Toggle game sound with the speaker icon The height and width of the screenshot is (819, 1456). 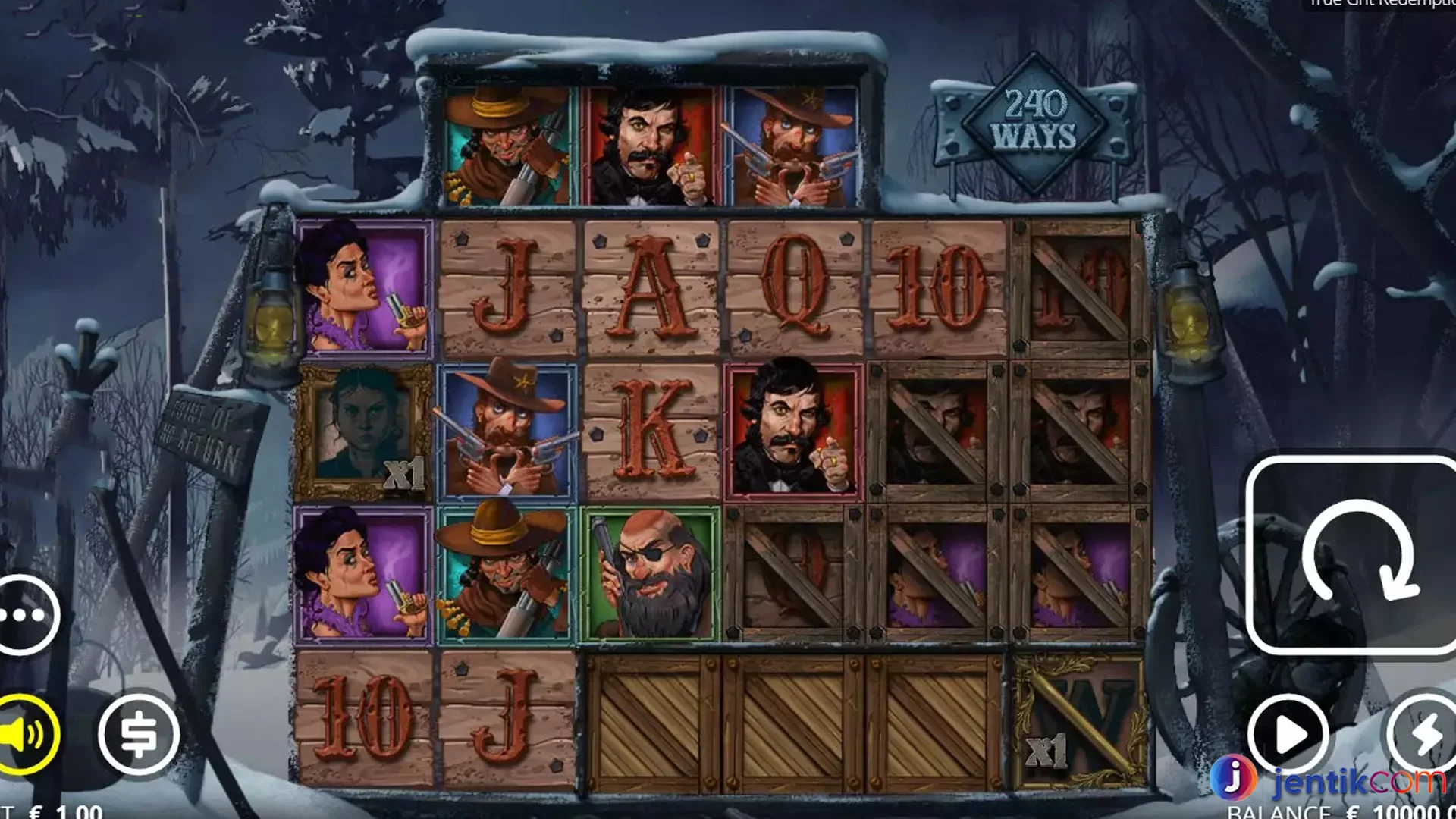coord(26,734)
